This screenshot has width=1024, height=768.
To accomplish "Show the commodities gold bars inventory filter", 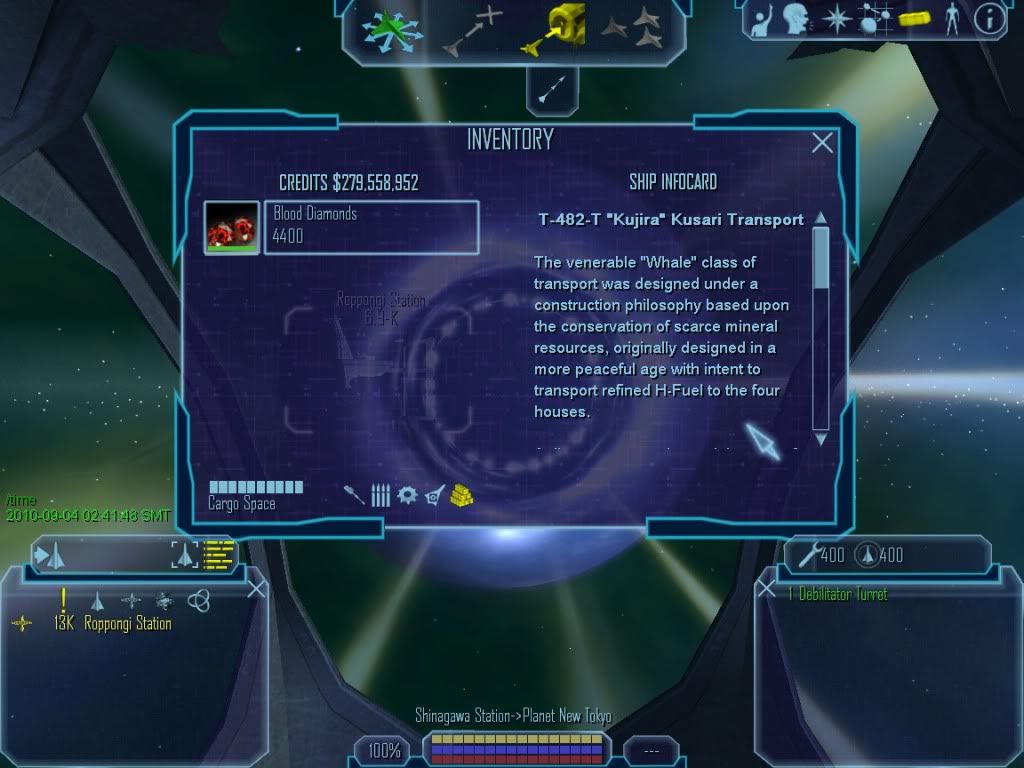I will point(461,493).
